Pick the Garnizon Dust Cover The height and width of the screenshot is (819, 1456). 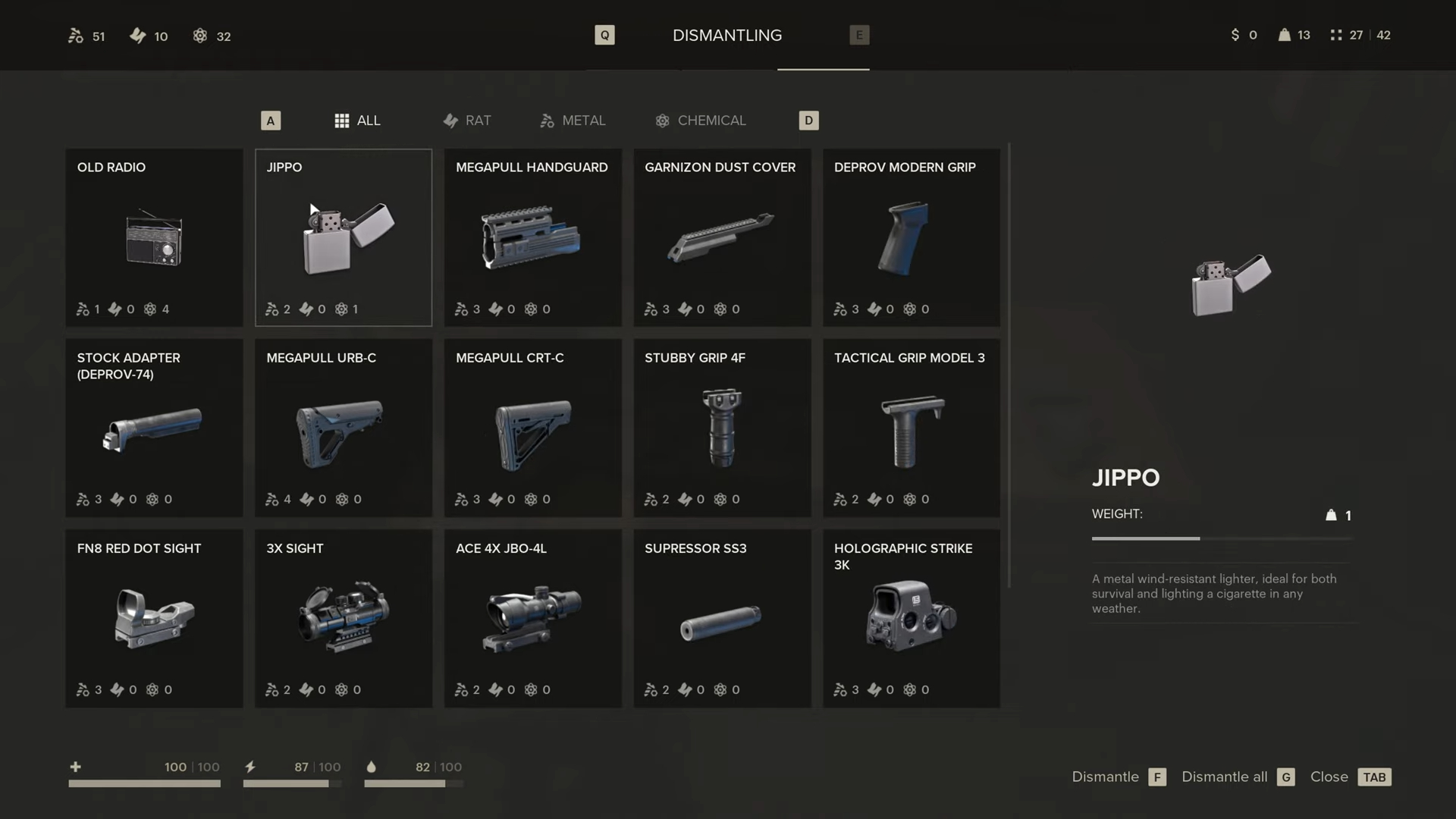[x=722, y=238]
